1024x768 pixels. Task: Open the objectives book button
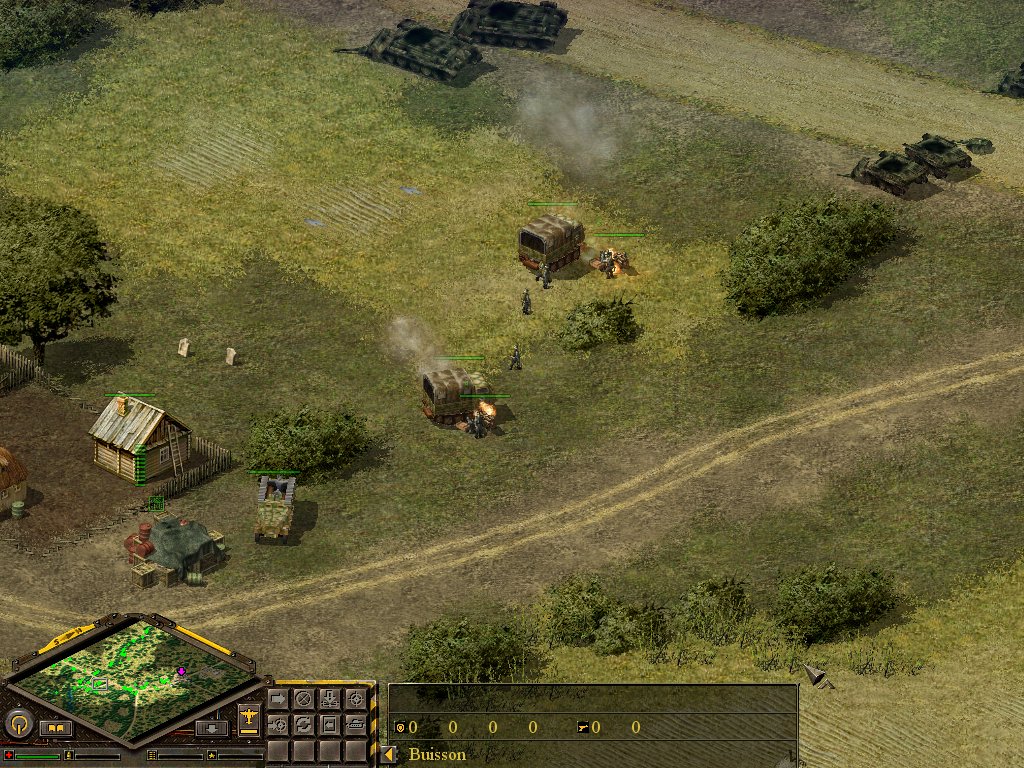(x=56, y=728)
